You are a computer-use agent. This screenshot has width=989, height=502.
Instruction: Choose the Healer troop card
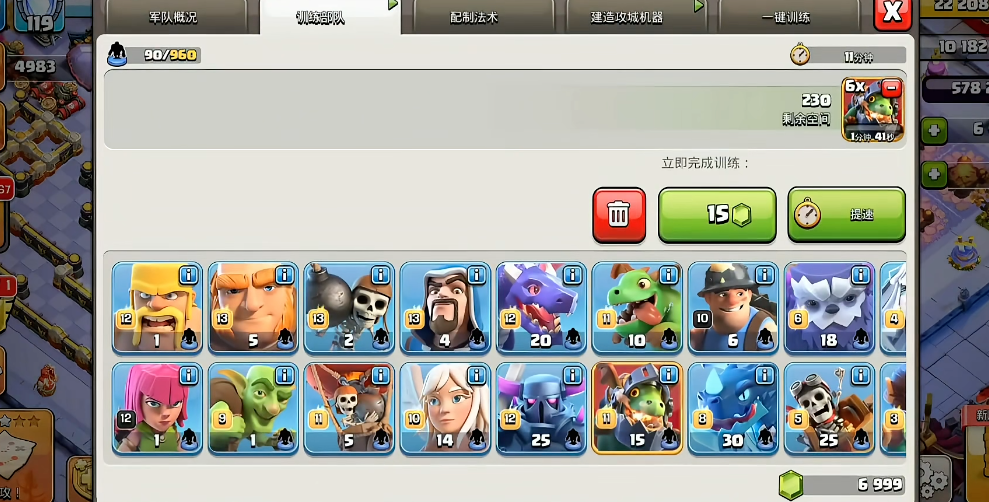pos(445,408)
